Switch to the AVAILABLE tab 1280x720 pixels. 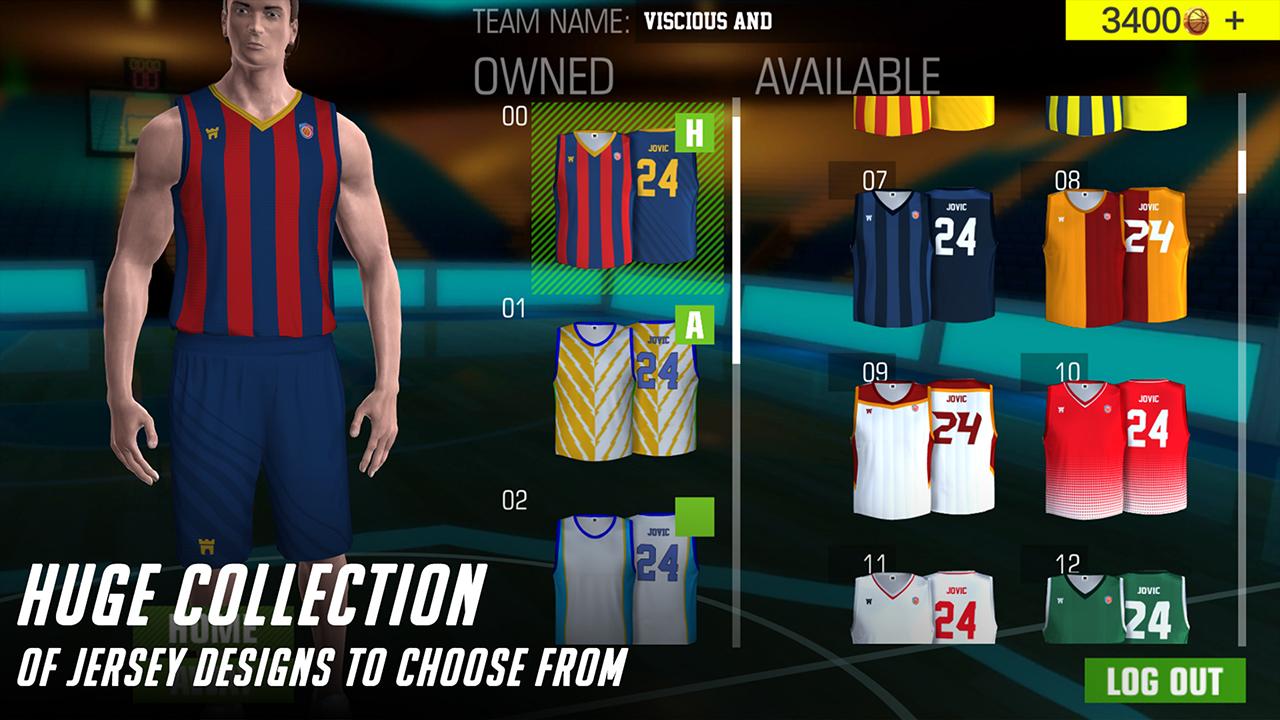847,73
